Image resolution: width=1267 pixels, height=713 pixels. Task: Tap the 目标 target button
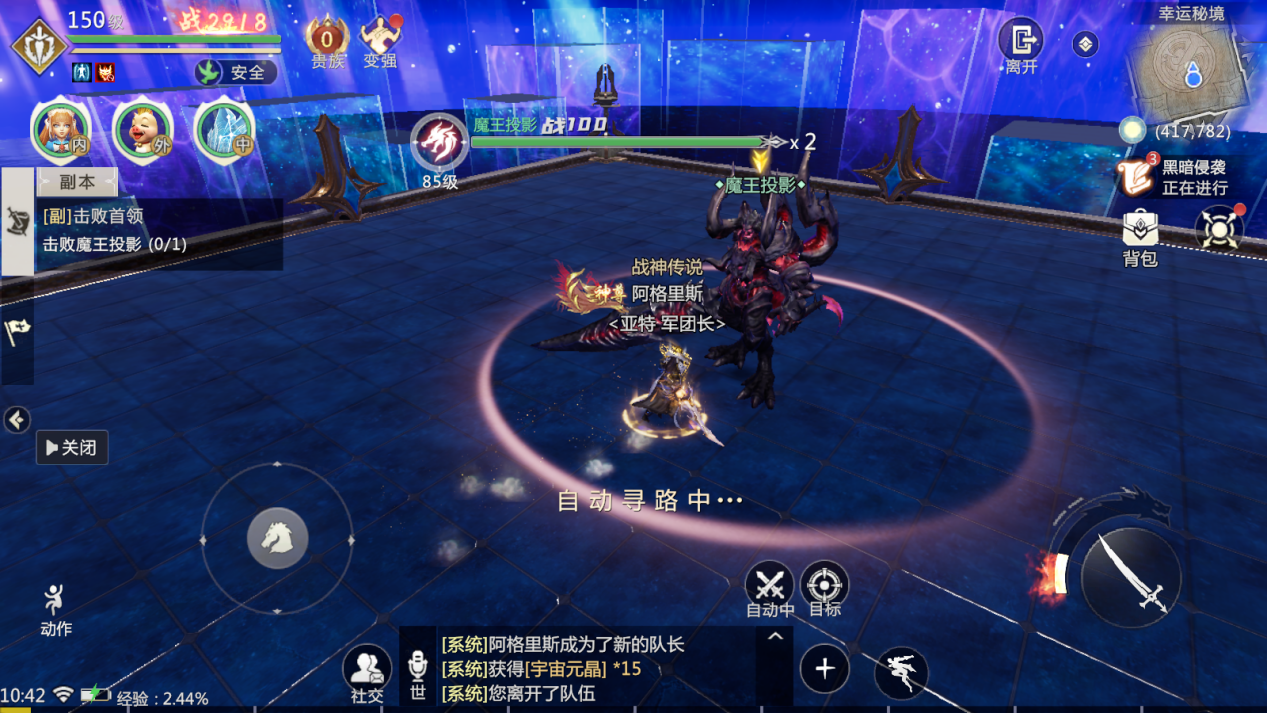click(825, 588)
